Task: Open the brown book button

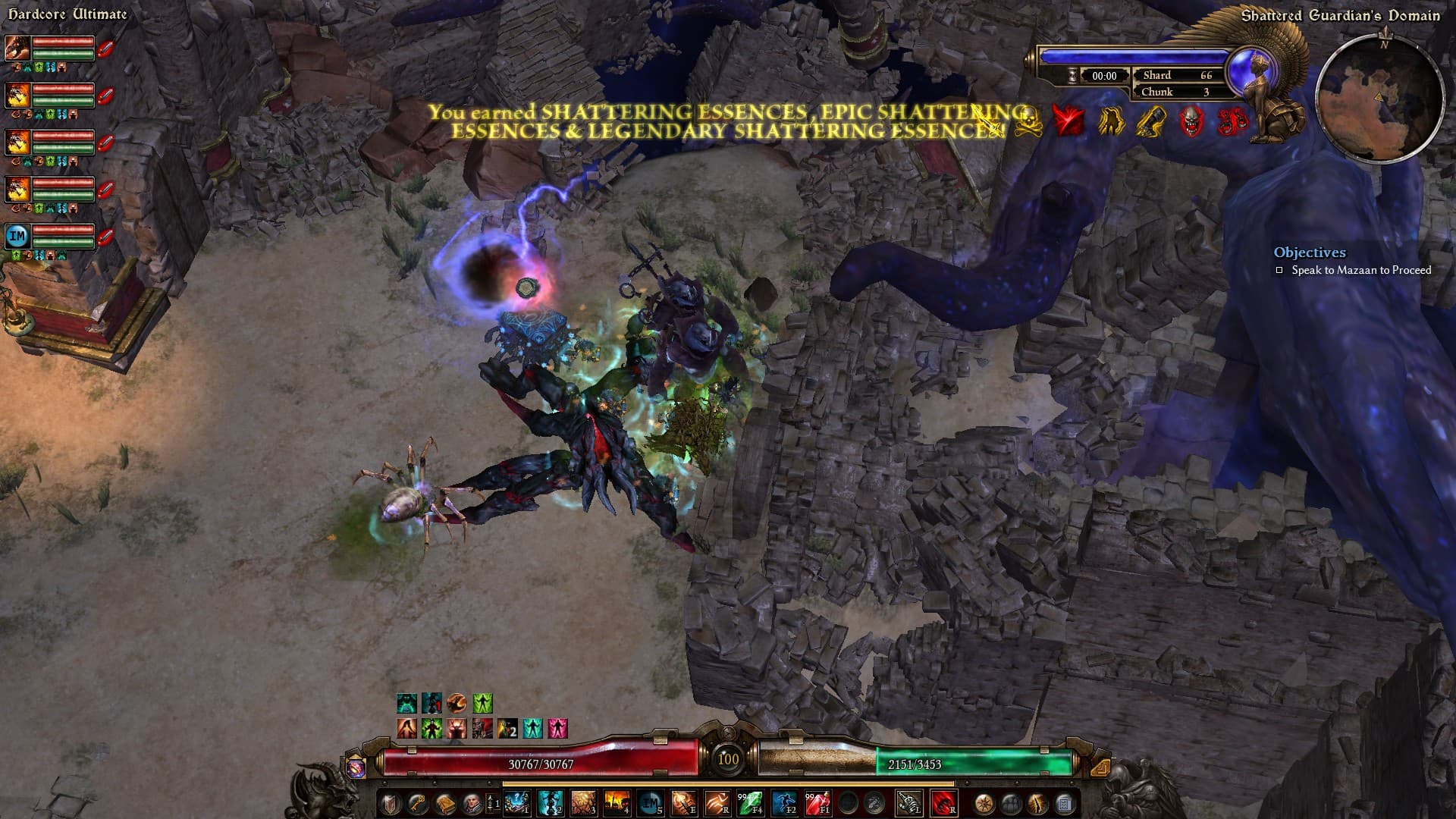Action: (444, 803)
